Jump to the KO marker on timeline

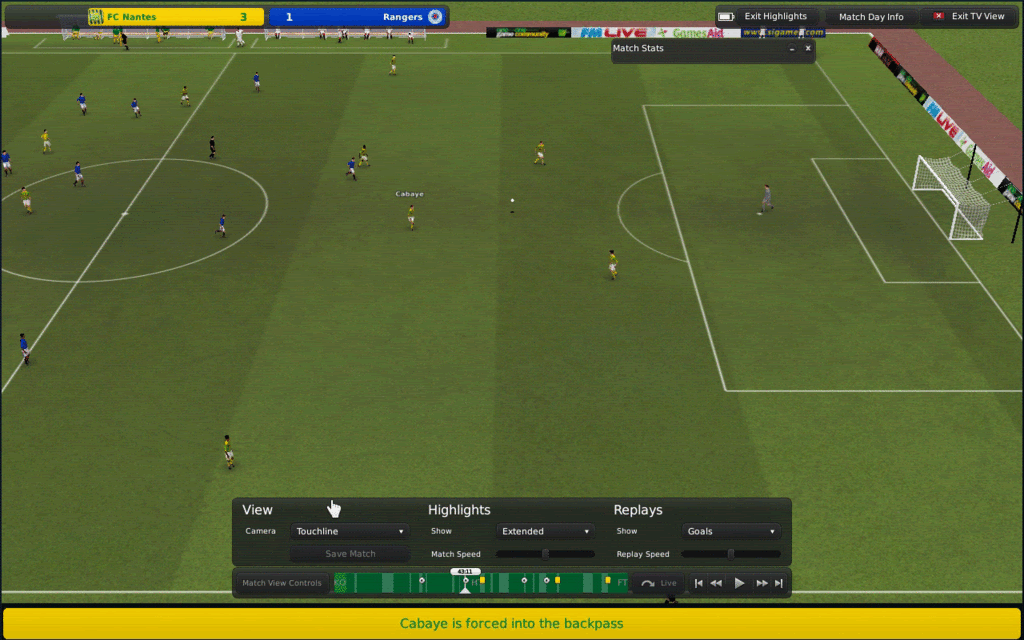(340, 582)
